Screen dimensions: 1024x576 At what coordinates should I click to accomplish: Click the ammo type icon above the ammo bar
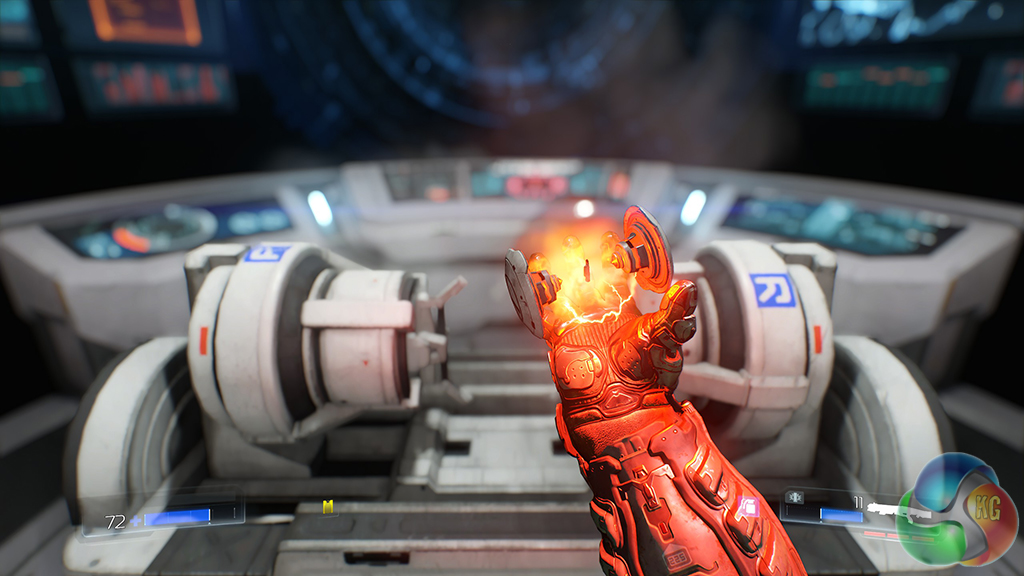(x=797, y=496)
